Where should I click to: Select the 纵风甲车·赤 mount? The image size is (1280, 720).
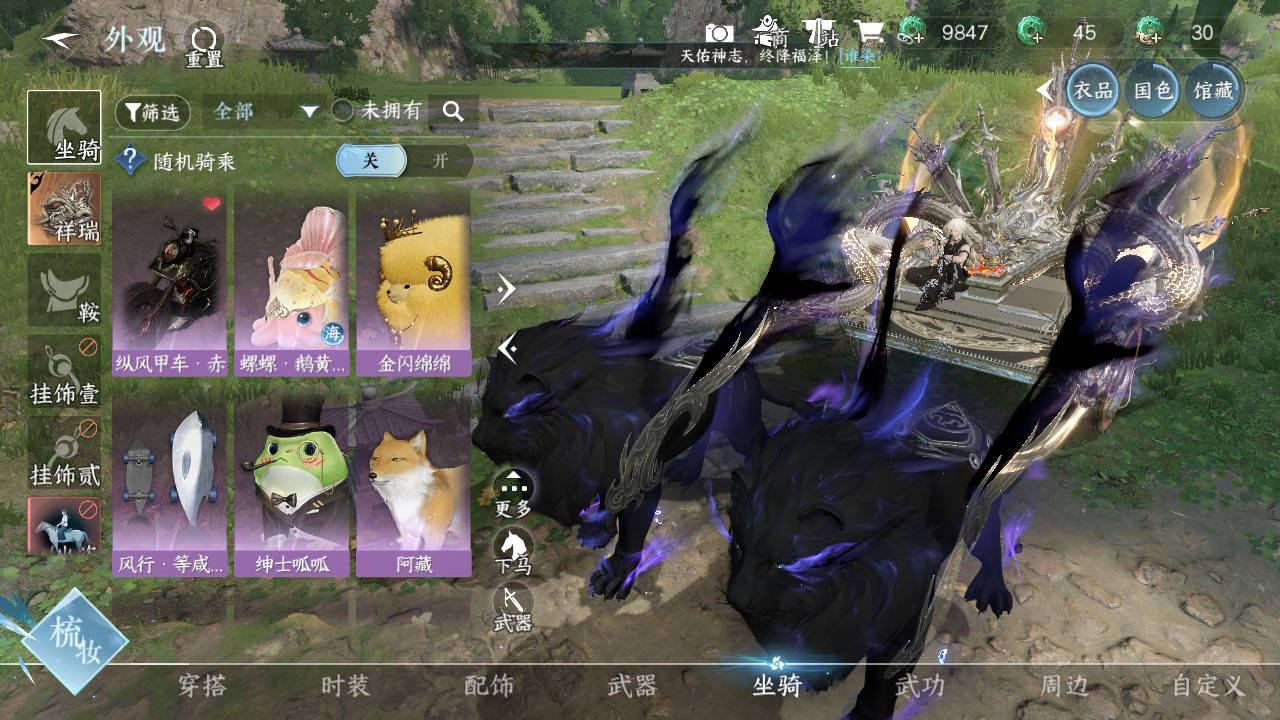pos(169,283)
